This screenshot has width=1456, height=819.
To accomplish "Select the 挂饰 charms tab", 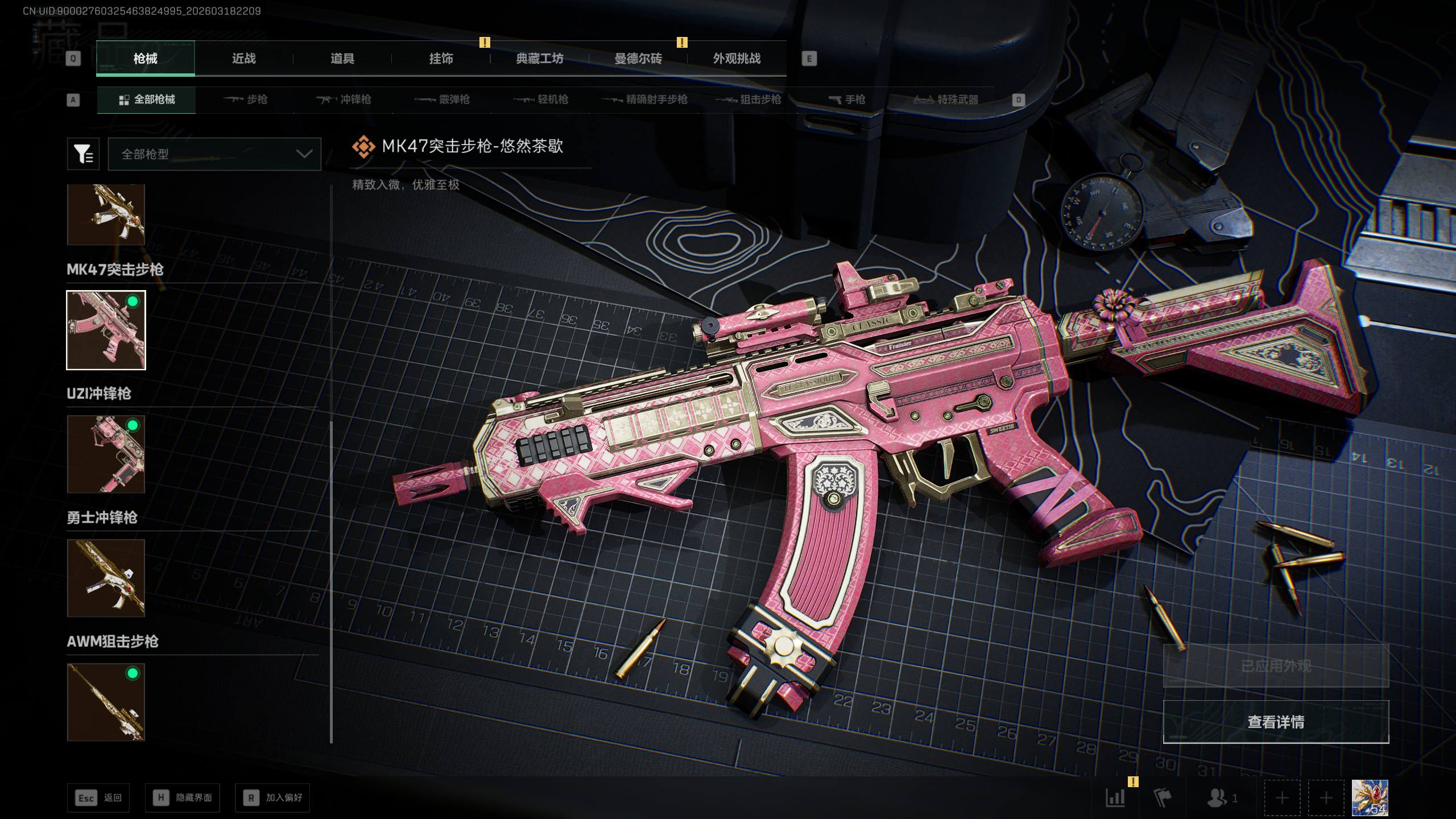I will 441,59.
